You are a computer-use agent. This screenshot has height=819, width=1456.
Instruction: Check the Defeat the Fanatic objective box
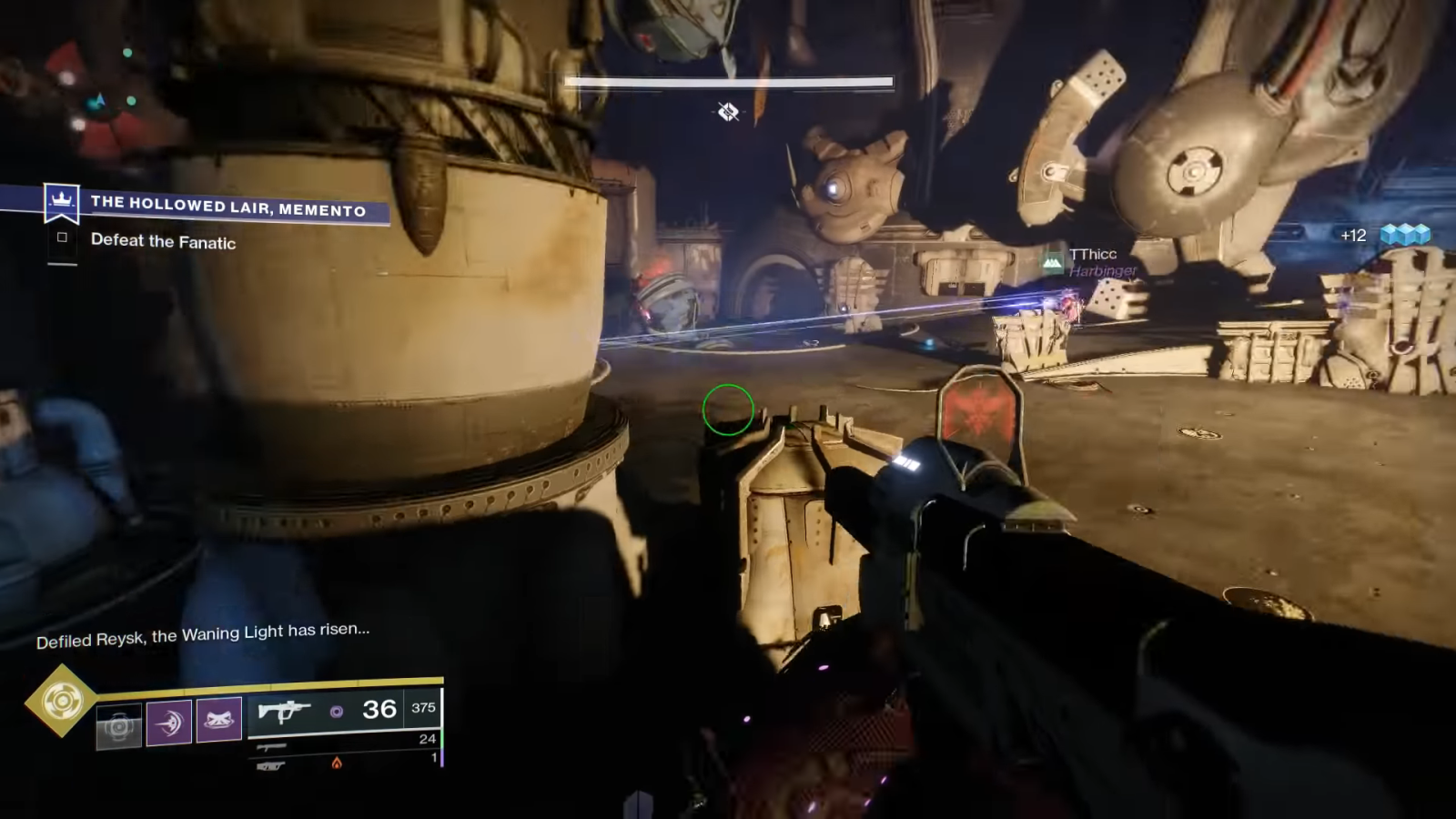click(x=62, y=238)
